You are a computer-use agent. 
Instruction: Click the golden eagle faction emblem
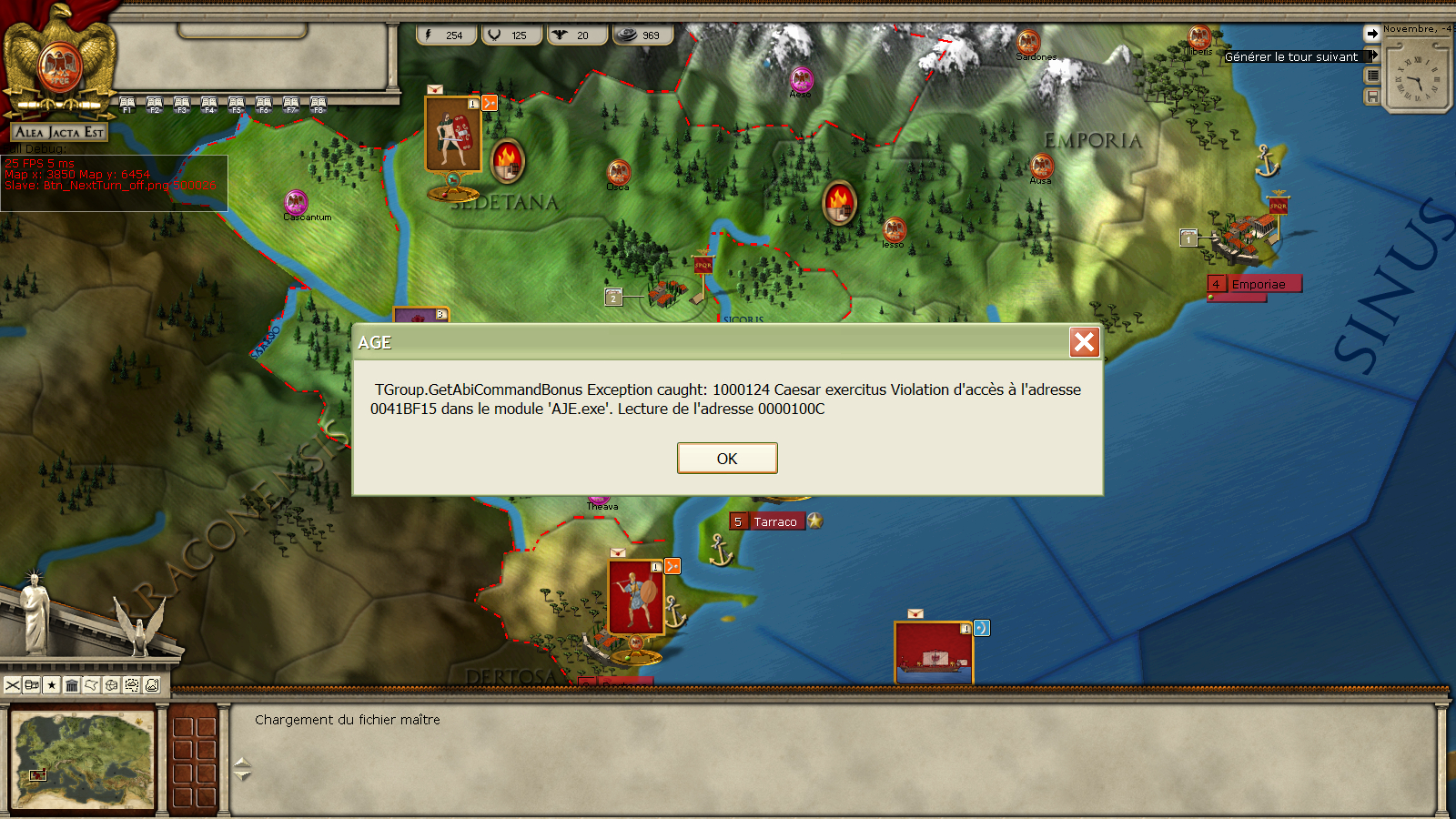point(60,62)
